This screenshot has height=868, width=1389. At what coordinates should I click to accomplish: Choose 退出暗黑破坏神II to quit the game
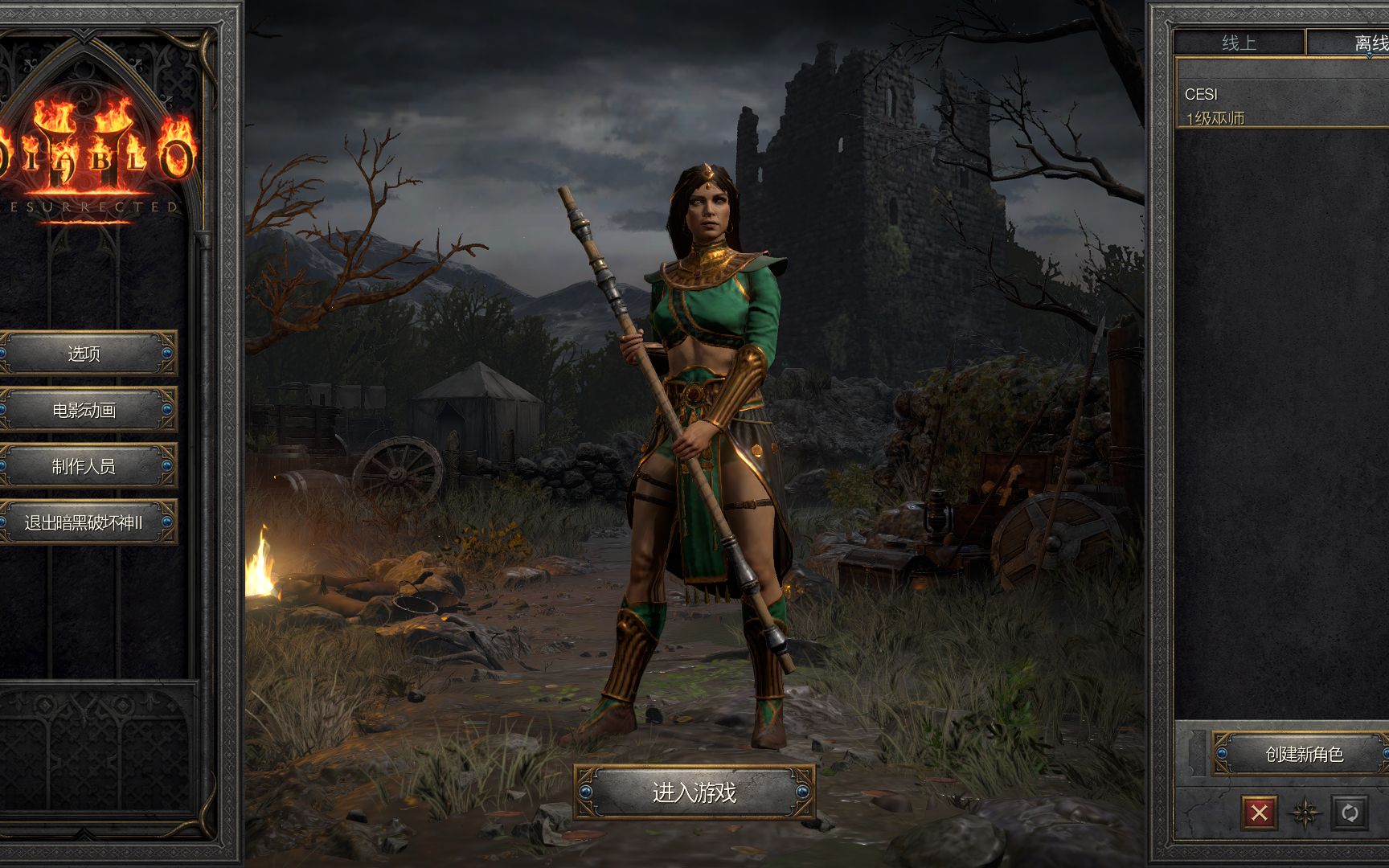tap(84, 522)
